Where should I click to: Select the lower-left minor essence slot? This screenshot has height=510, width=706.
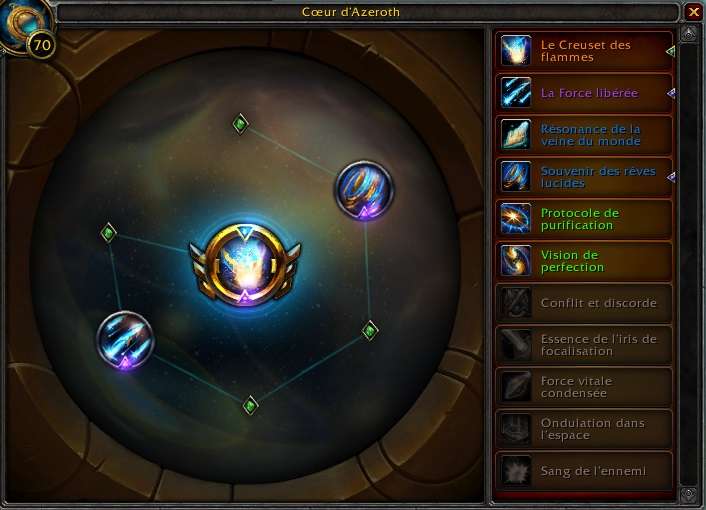(x=126, y=339)
